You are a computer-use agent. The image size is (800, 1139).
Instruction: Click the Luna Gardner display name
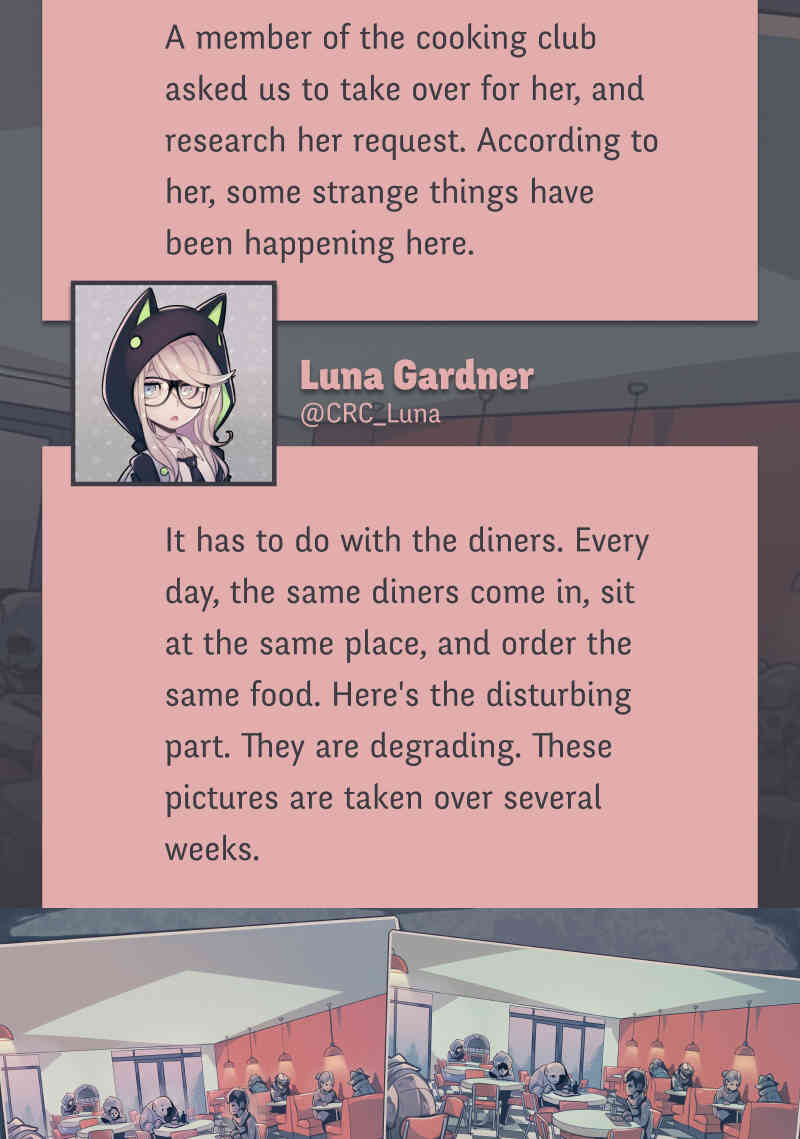pyautogui.click(x=416, y=376)
